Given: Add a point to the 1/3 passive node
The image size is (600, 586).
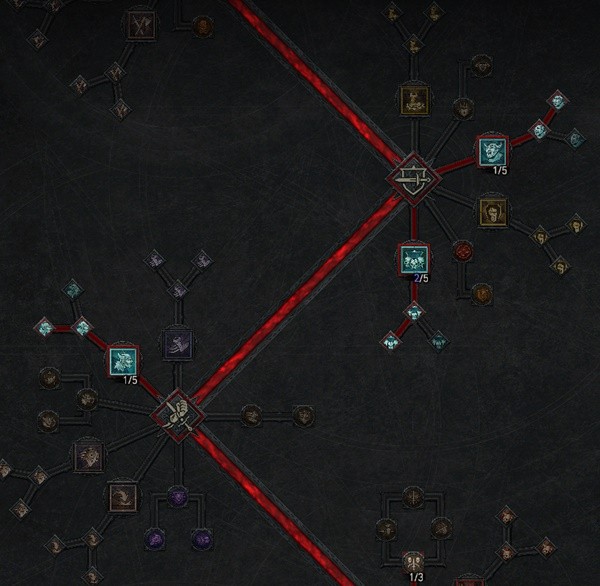Looking at the screenshot, I should (413, 561).
